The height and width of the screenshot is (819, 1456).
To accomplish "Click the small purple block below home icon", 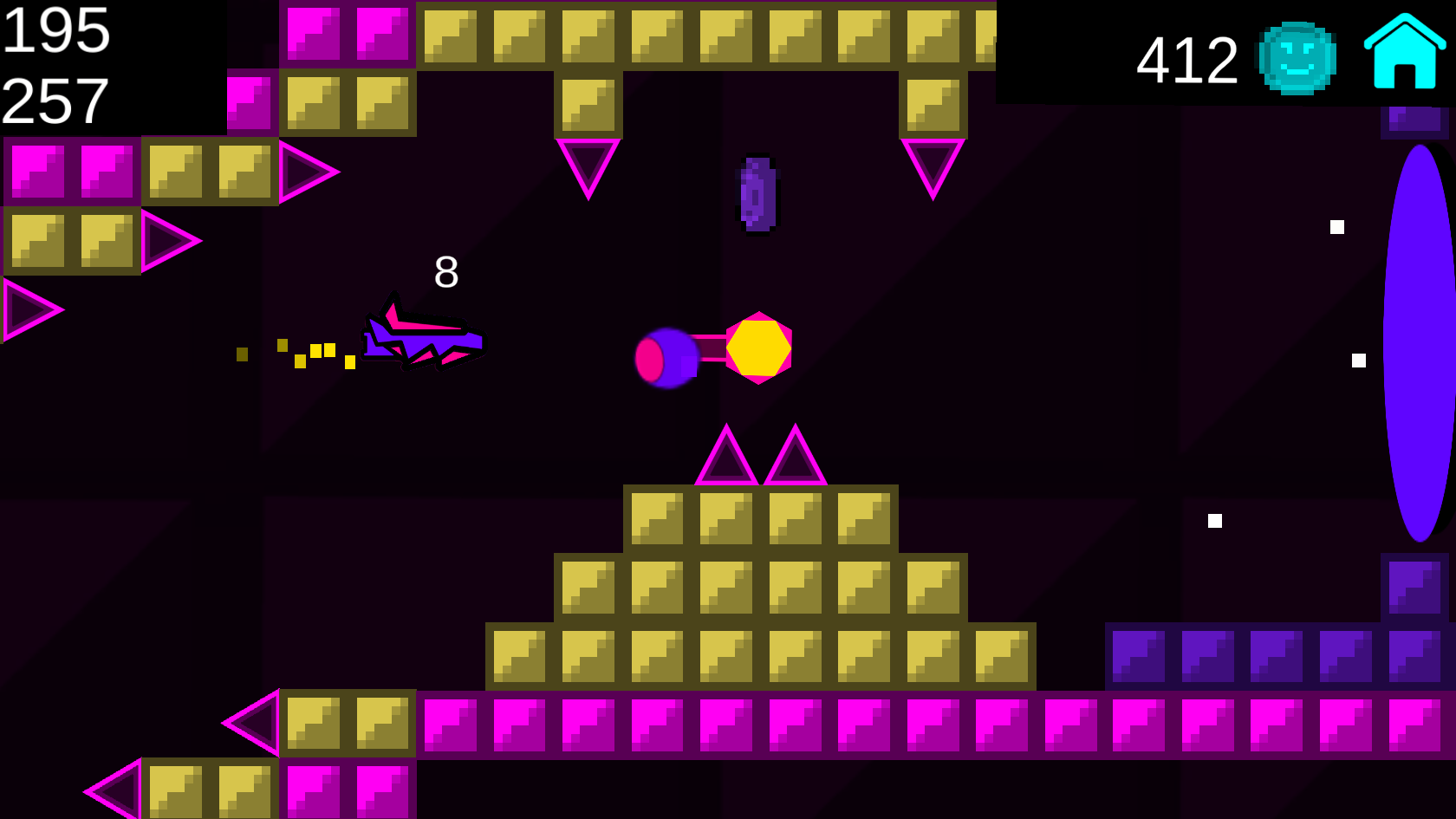I will [1414, 121].
